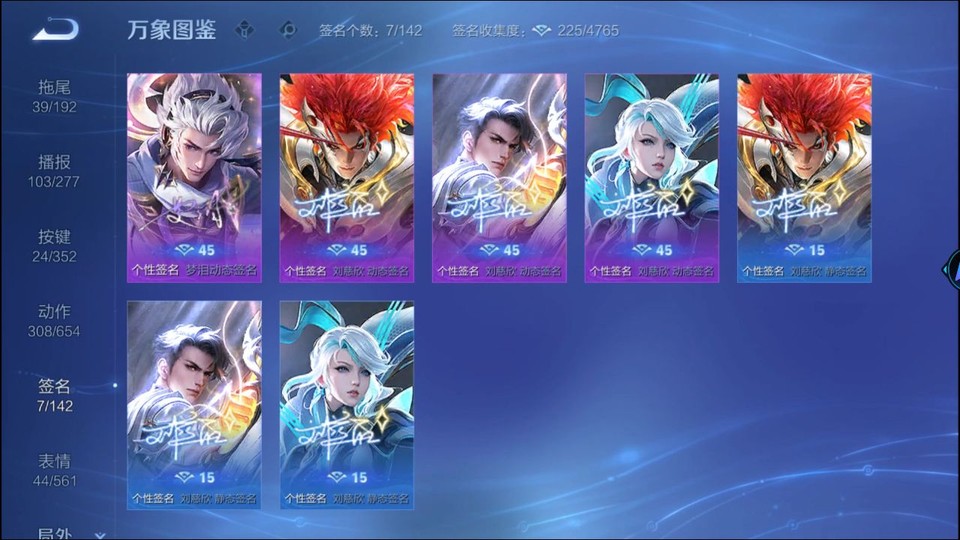The width and height of the screenshot is (960, 540).
Task: Switch to the 拖尾 category tab
Action: (x=55, y=96)
